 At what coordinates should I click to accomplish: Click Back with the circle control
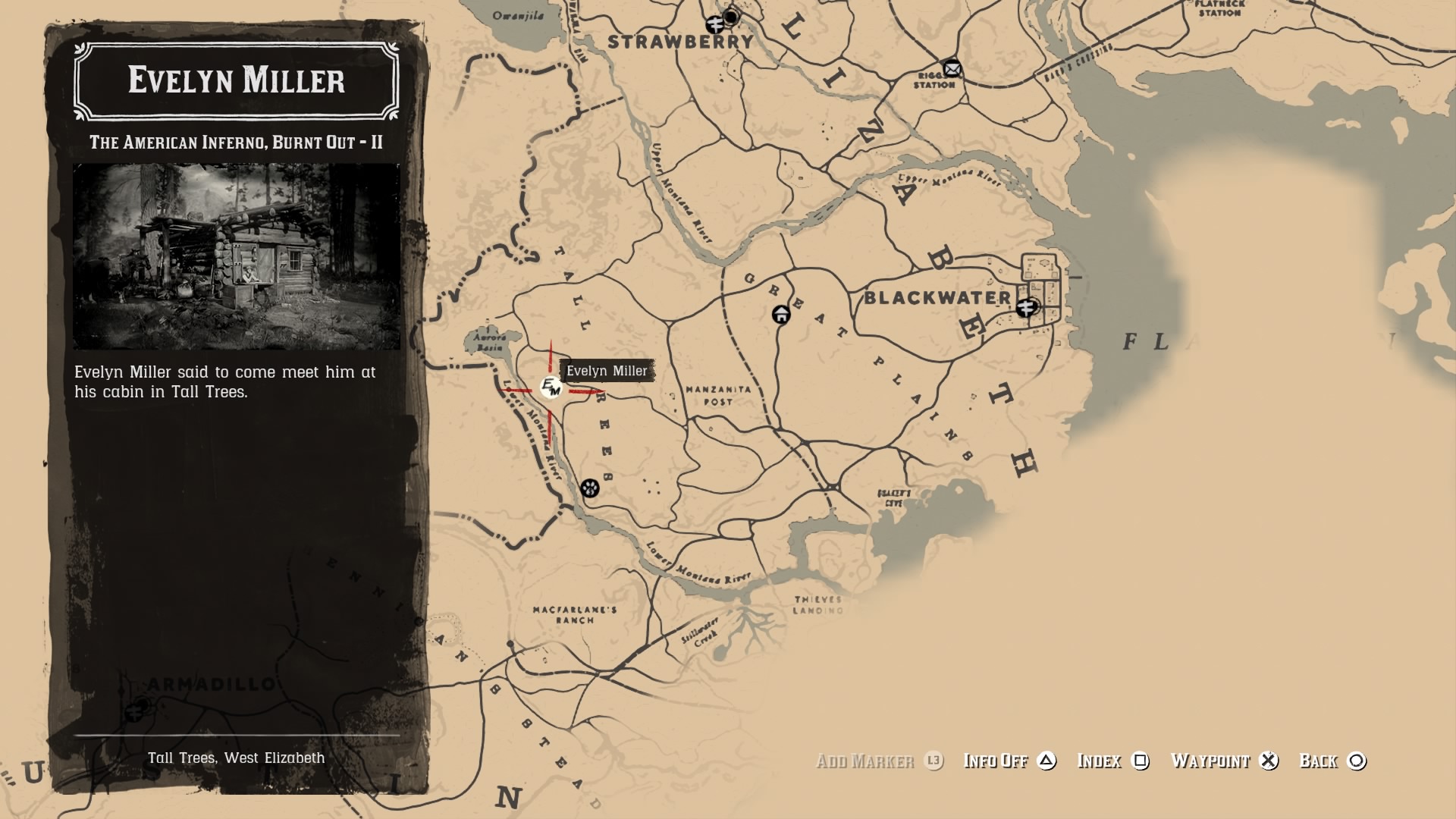tap(1355, 761)
